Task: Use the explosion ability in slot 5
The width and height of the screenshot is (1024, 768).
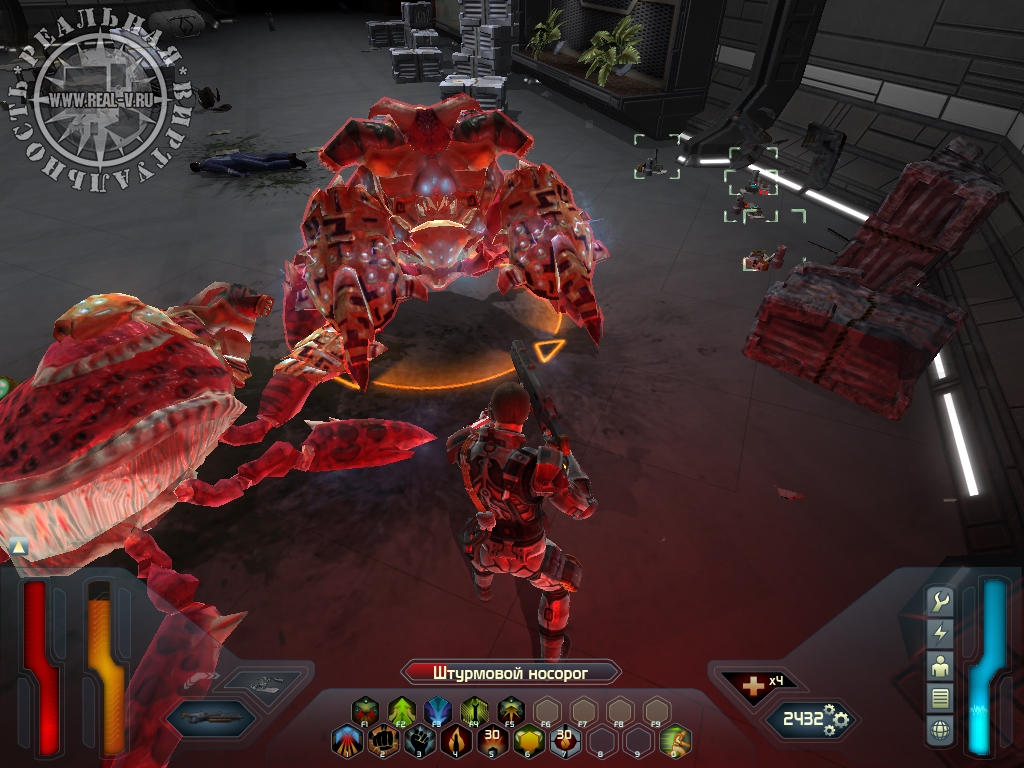Action: coord(492,740)
